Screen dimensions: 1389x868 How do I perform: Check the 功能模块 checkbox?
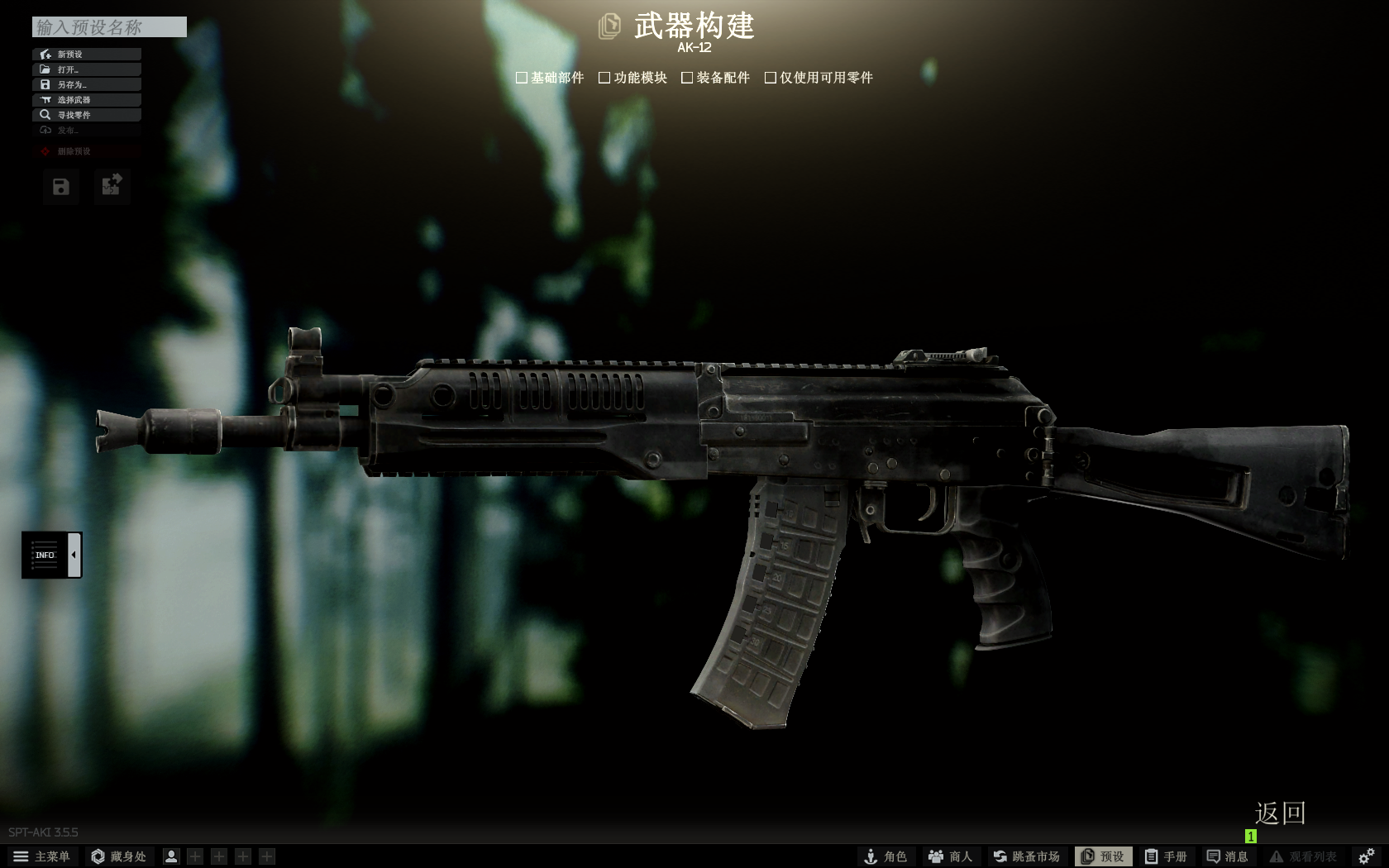coord(605,77)
